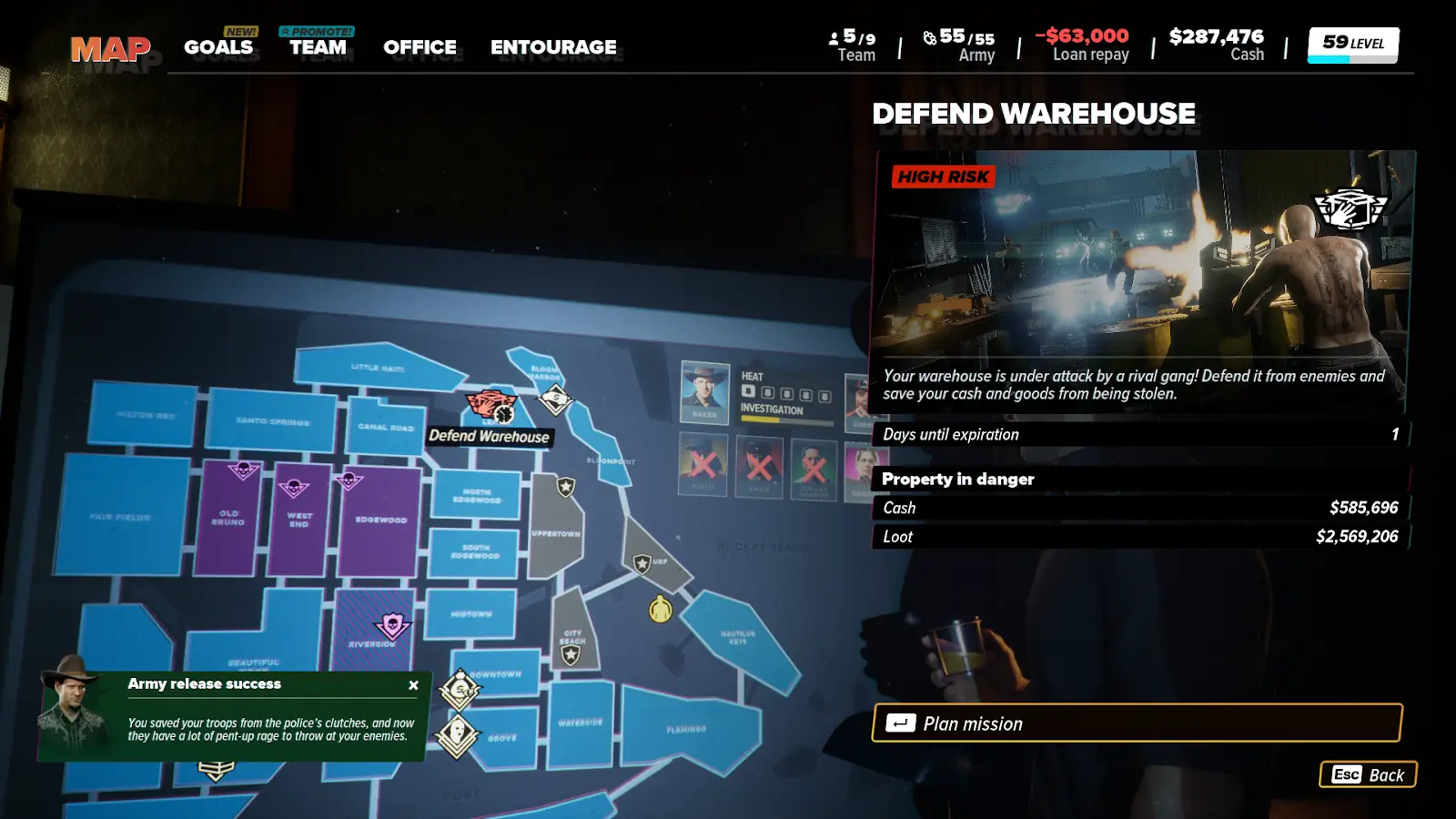Close the Army release success notification
Screen dimensions: 1456x819
click(x=414, y=685)
